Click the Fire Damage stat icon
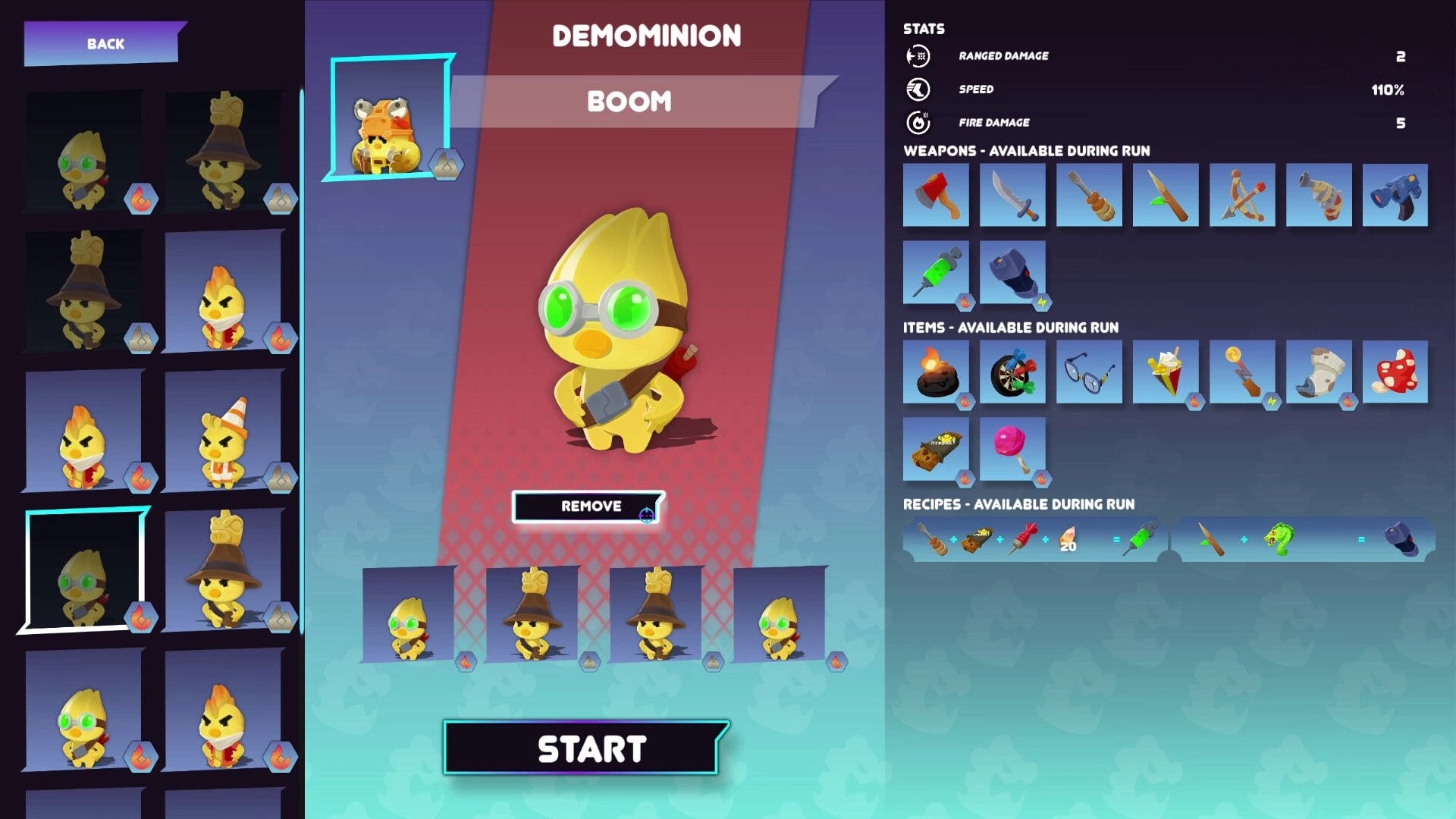 [918, 122]
